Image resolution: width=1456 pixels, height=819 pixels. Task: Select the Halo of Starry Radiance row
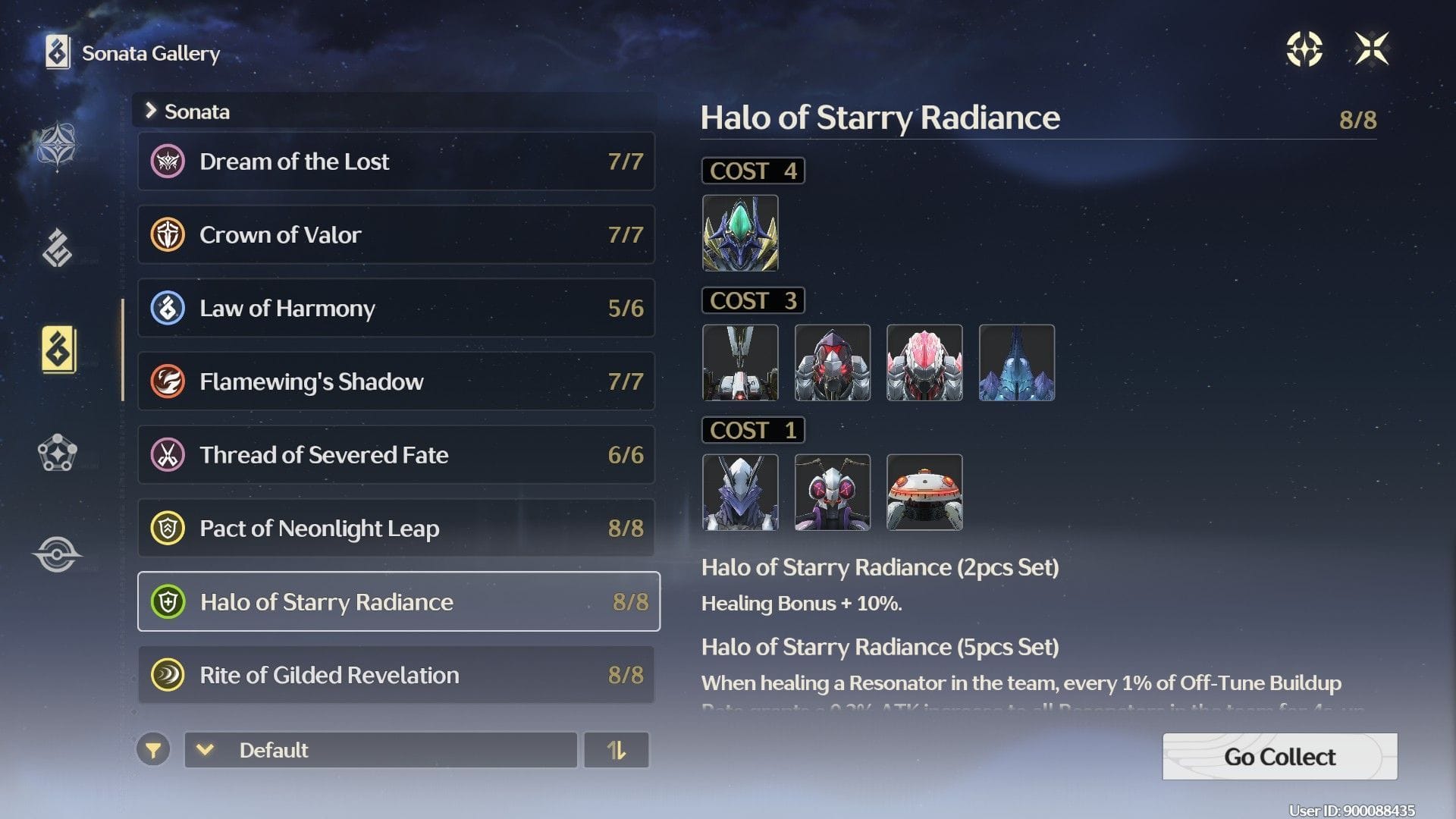[398, 601]
